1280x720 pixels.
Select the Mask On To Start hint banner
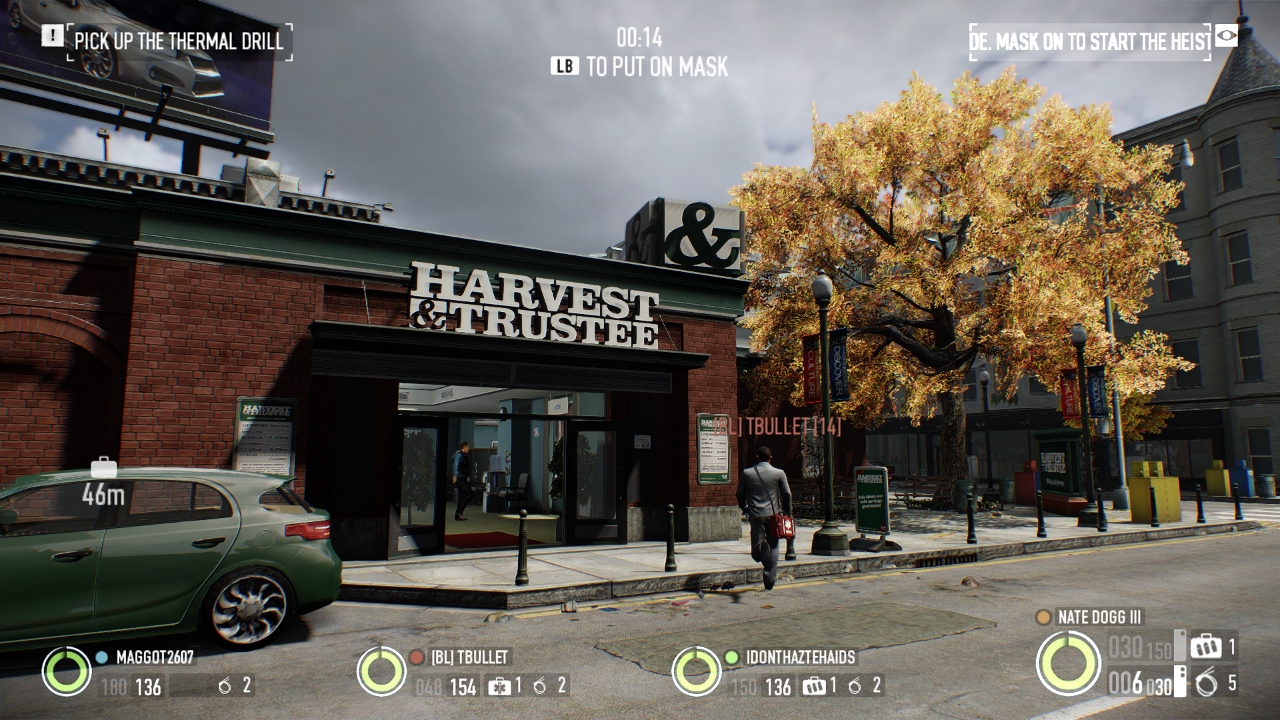1090,42
